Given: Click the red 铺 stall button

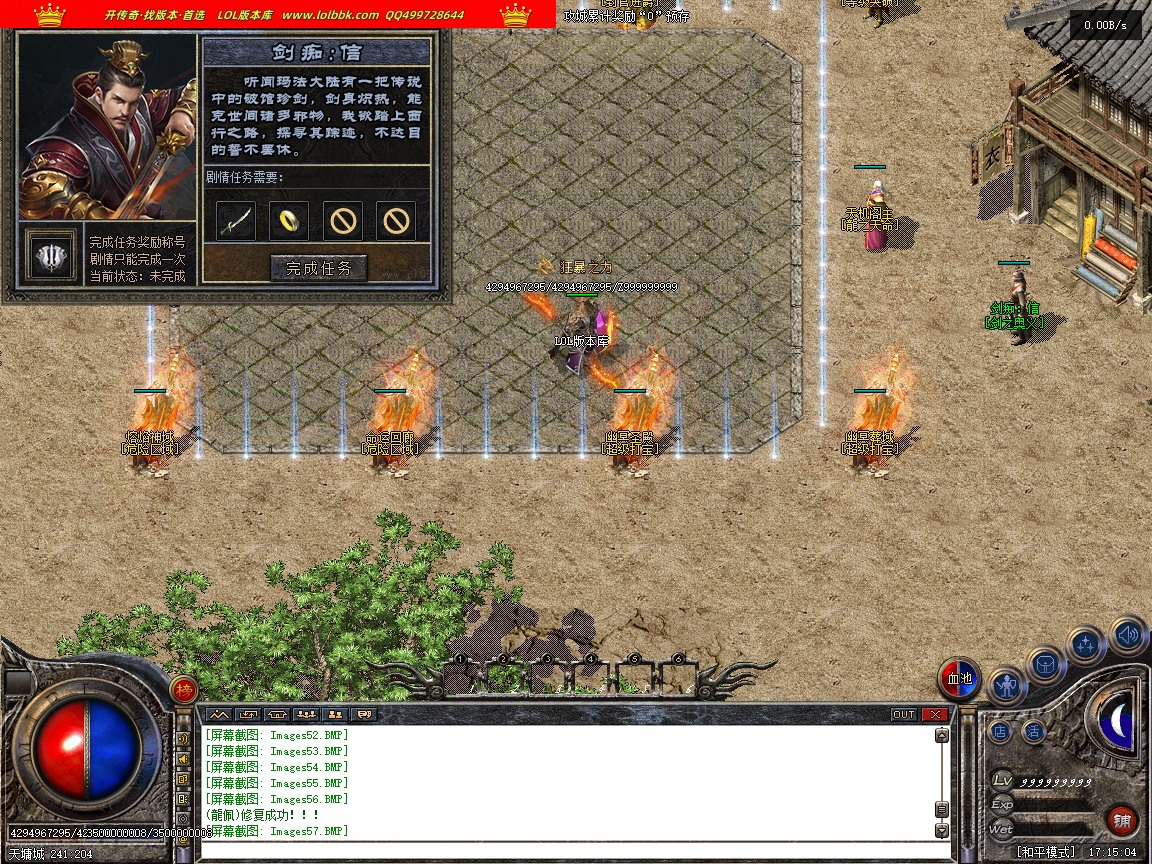Looking at the screenshot, I should 1122,821.
